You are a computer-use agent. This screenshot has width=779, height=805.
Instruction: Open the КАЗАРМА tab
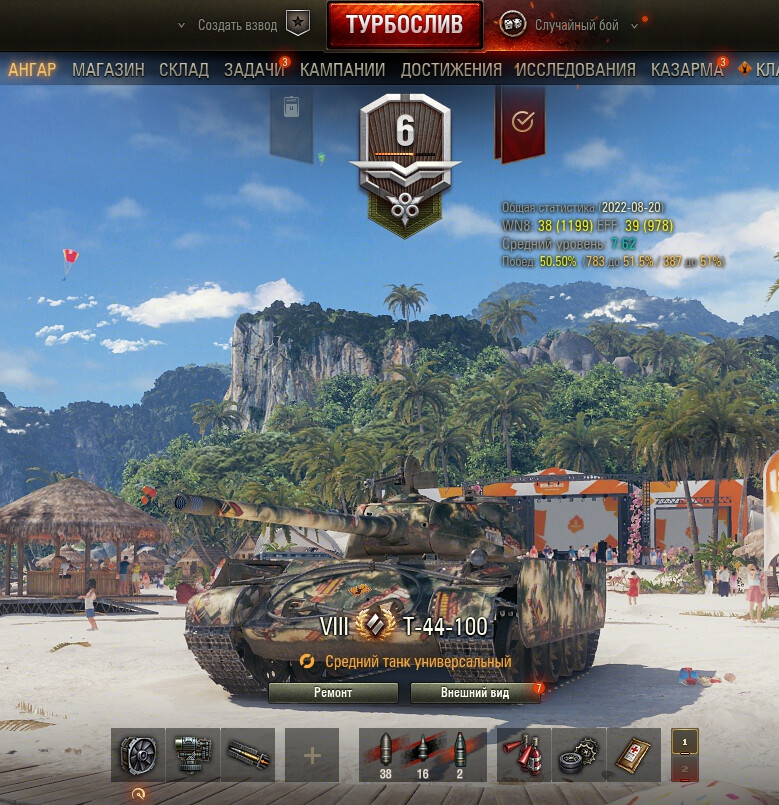(687, 70)
